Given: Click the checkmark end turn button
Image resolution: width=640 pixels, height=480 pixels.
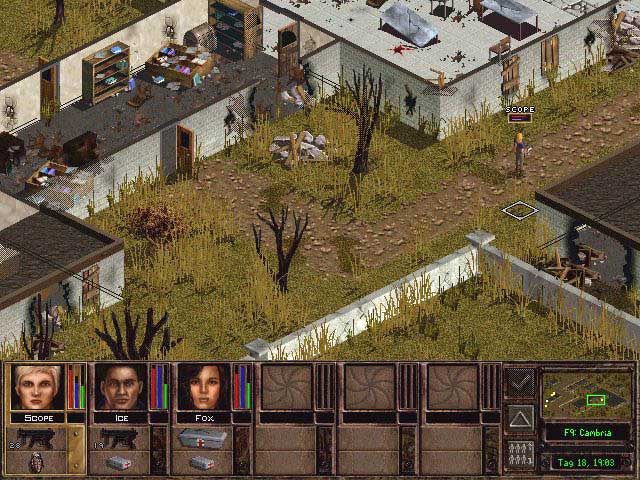Looking at the screenshot, I should 520,381.
